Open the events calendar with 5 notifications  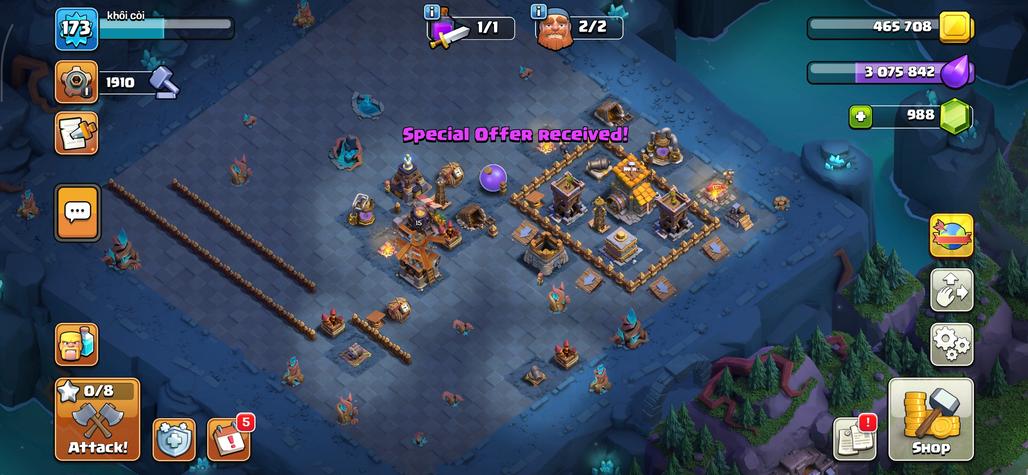[227, 439]
